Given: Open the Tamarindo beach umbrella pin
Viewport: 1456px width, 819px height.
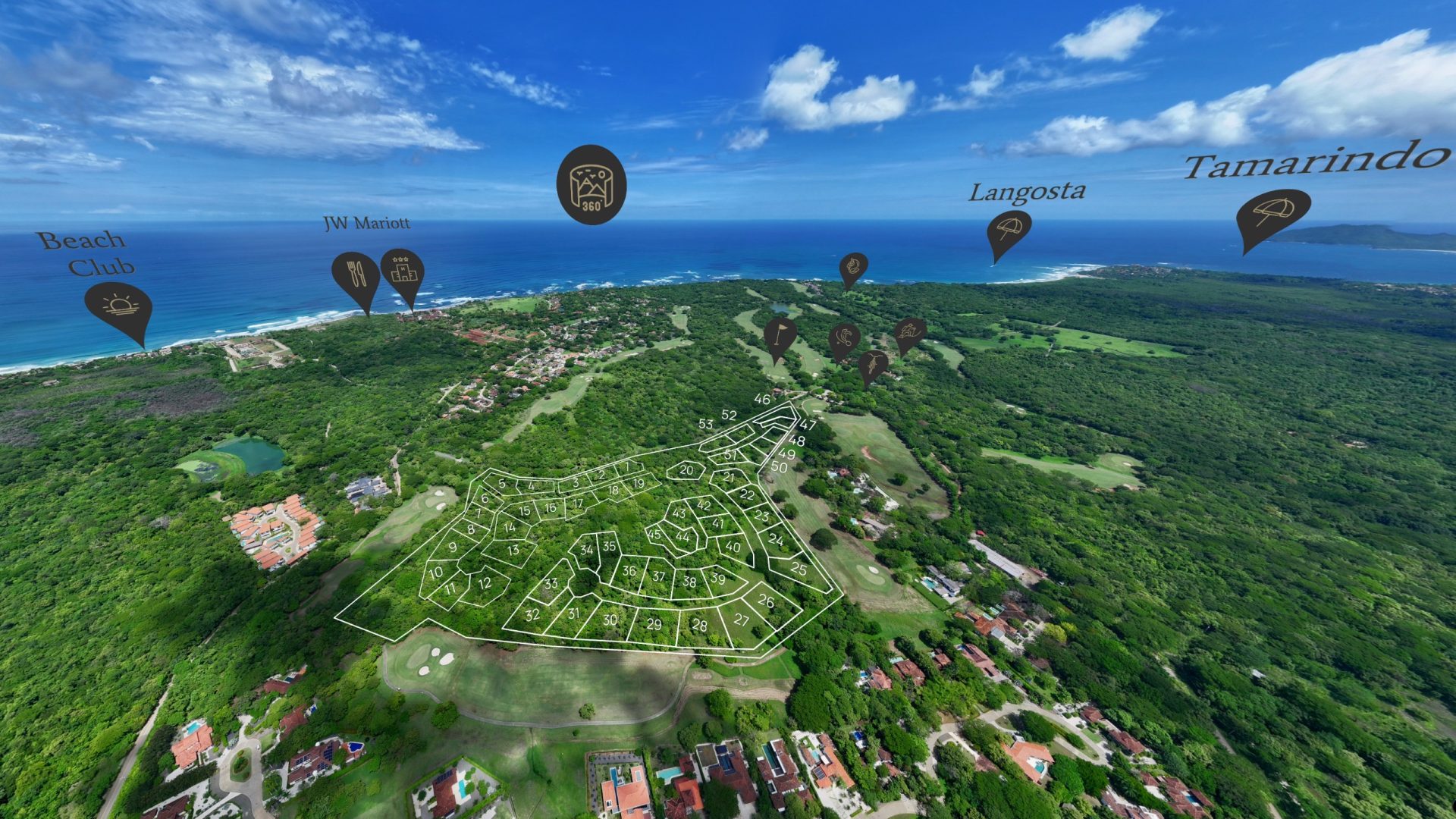Looking at the screenshot, I should pyautogui.click(x=1272, y=212).
